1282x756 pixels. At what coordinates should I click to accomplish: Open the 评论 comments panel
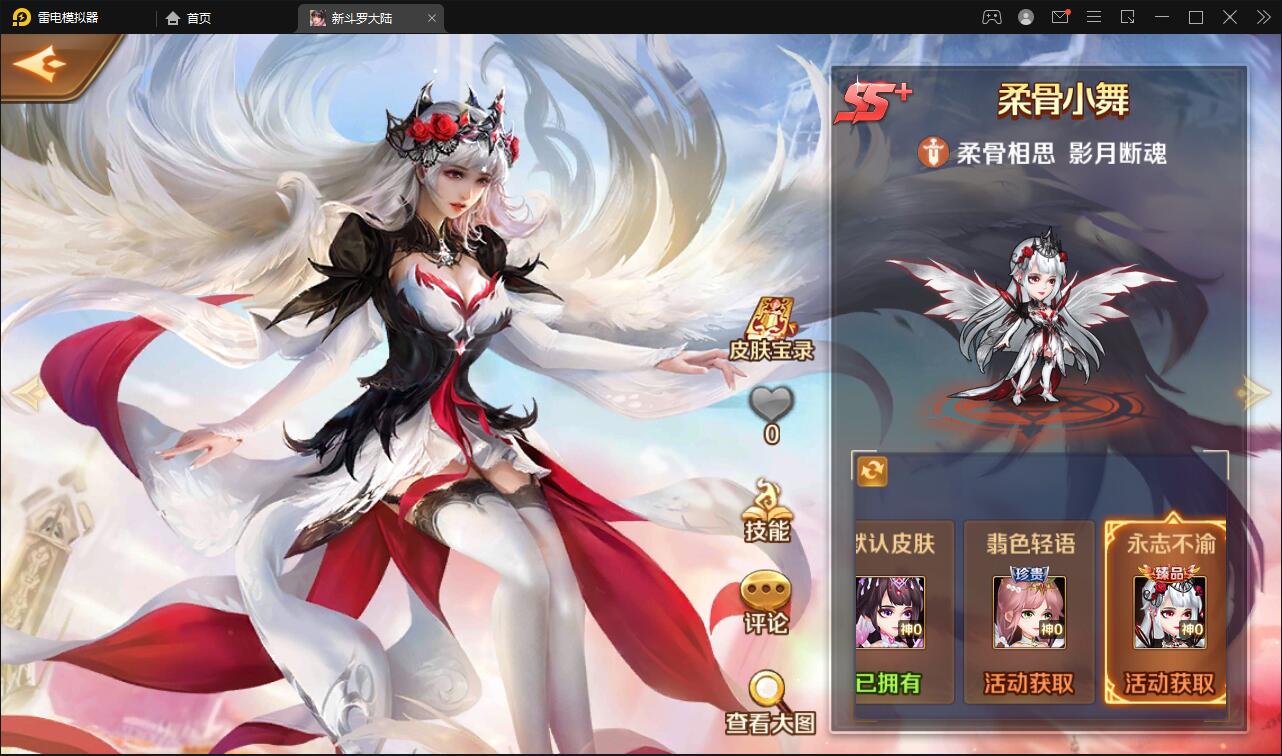coord(767,599)
